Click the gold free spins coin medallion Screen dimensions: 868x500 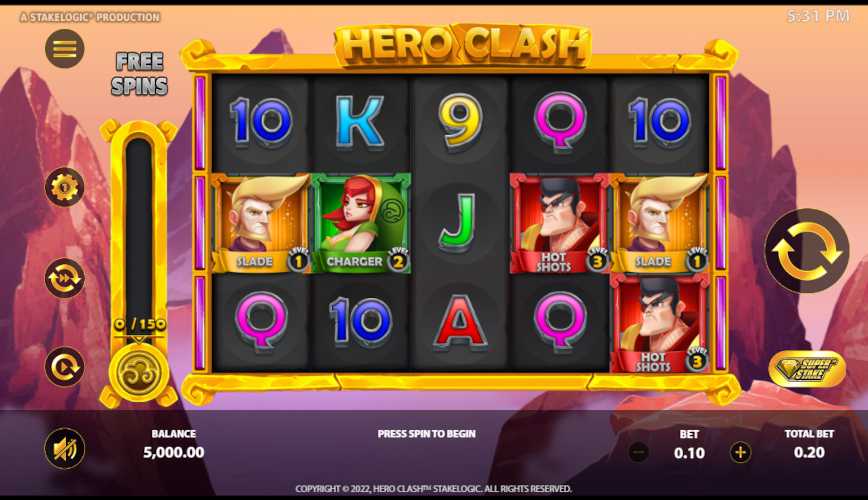coord(137,371)
